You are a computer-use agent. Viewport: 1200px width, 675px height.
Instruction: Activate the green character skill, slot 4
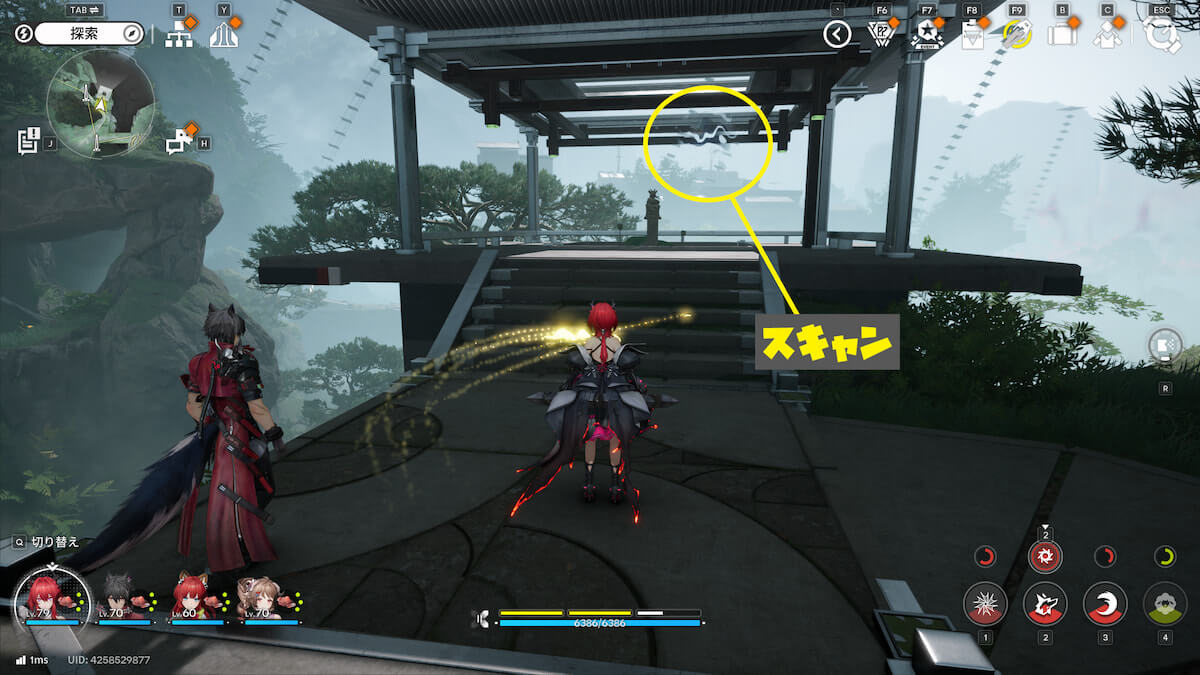coord(1165,604)
